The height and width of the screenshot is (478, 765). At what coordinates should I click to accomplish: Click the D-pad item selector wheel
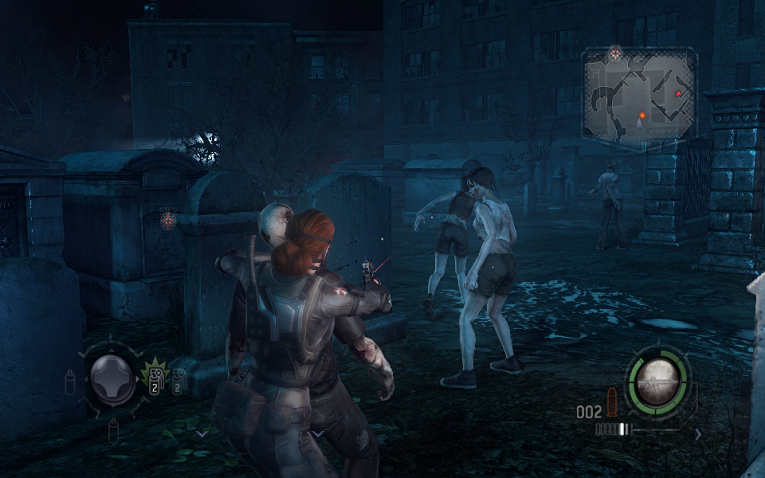111,377
